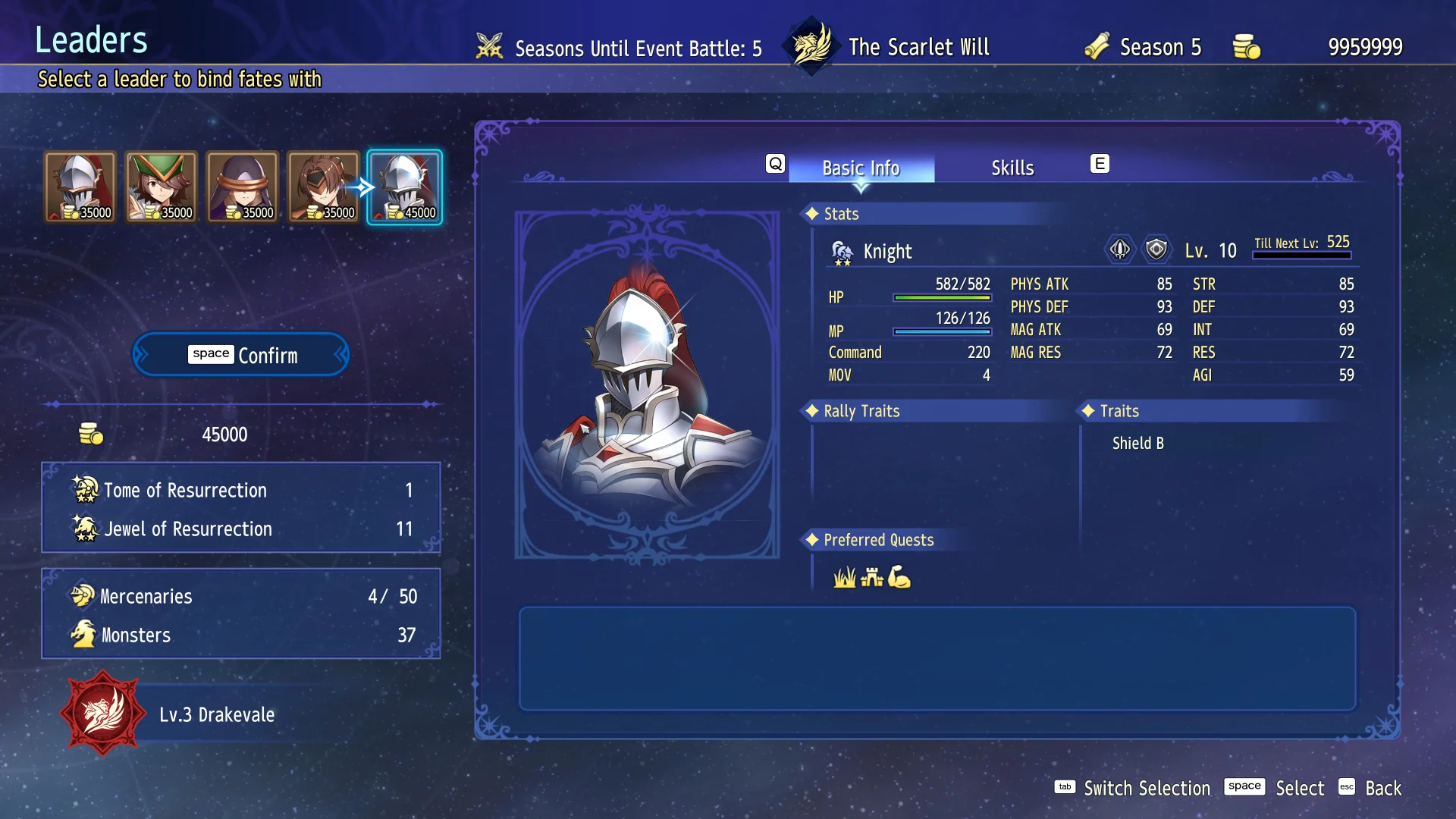Screen dimensions: 1456x819
Task: Pick the eyepatch leader with brown hair
Action: coord(323,187)
